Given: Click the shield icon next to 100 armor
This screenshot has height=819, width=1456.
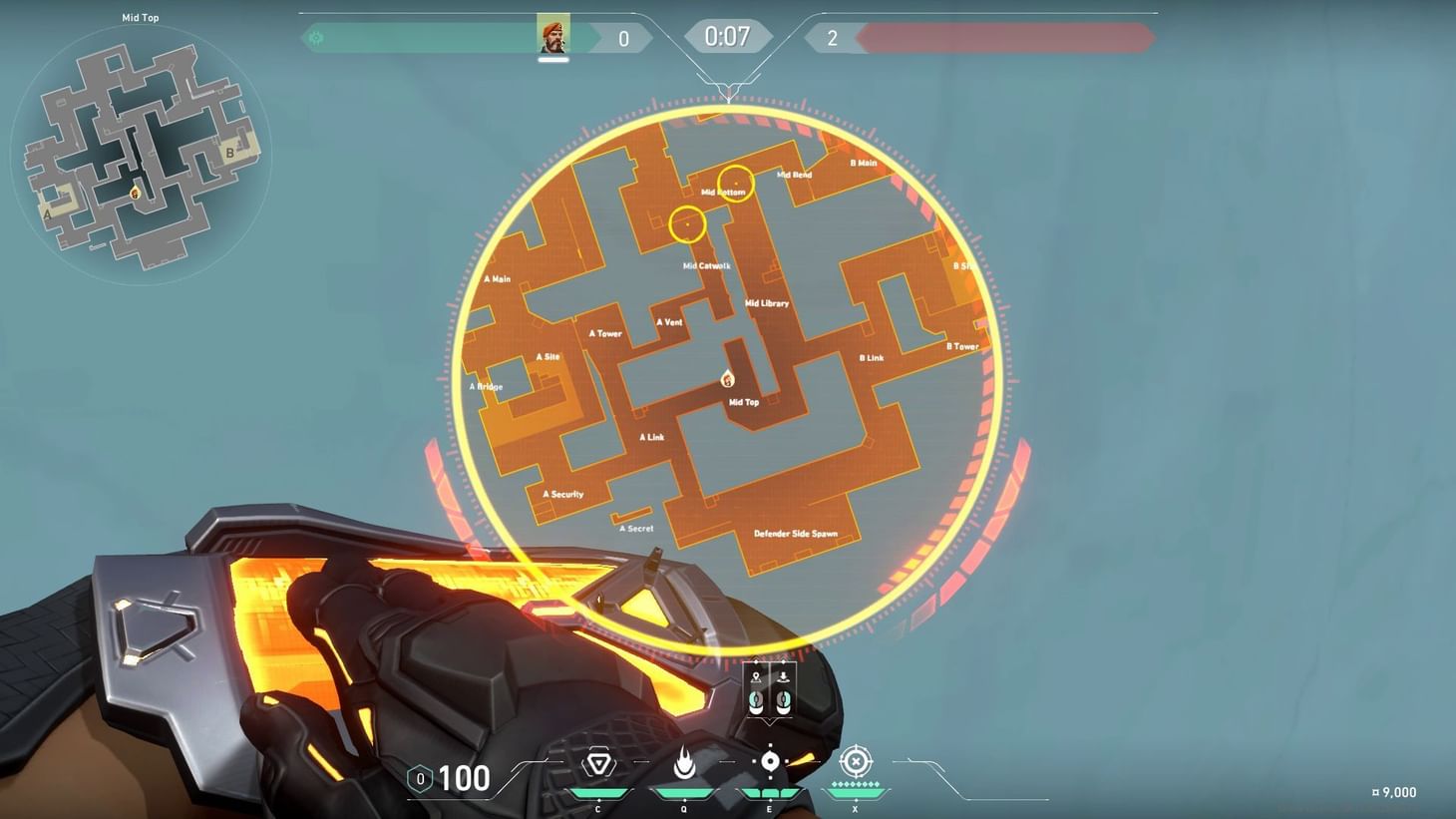Looking at the screenshot, I should [419, 778].
